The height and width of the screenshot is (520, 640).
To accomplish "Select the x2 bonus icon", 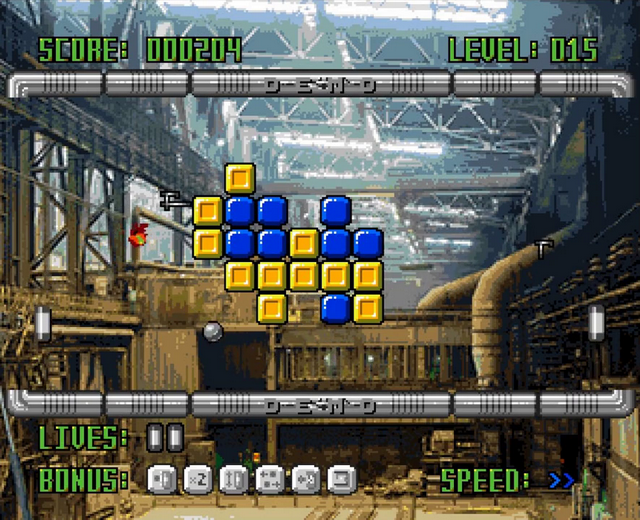I will click(x=198, y=480).
